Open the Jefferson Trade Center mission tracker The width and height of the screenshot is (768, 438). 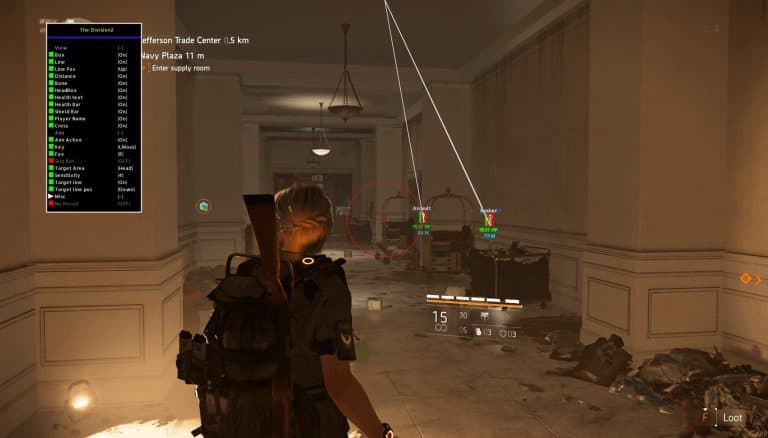[195, 41]
